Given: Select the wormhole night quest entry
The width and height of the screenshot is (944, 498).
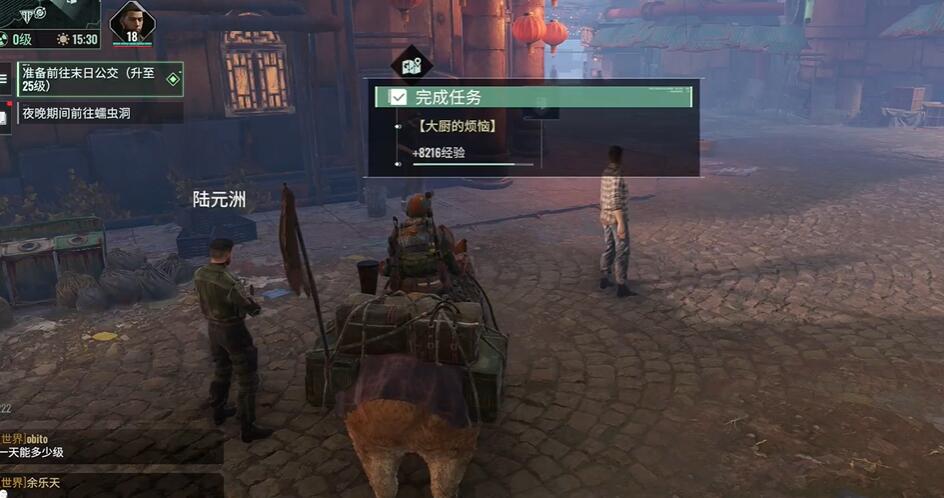Looking at the screenshot, I should pos(99,113).
